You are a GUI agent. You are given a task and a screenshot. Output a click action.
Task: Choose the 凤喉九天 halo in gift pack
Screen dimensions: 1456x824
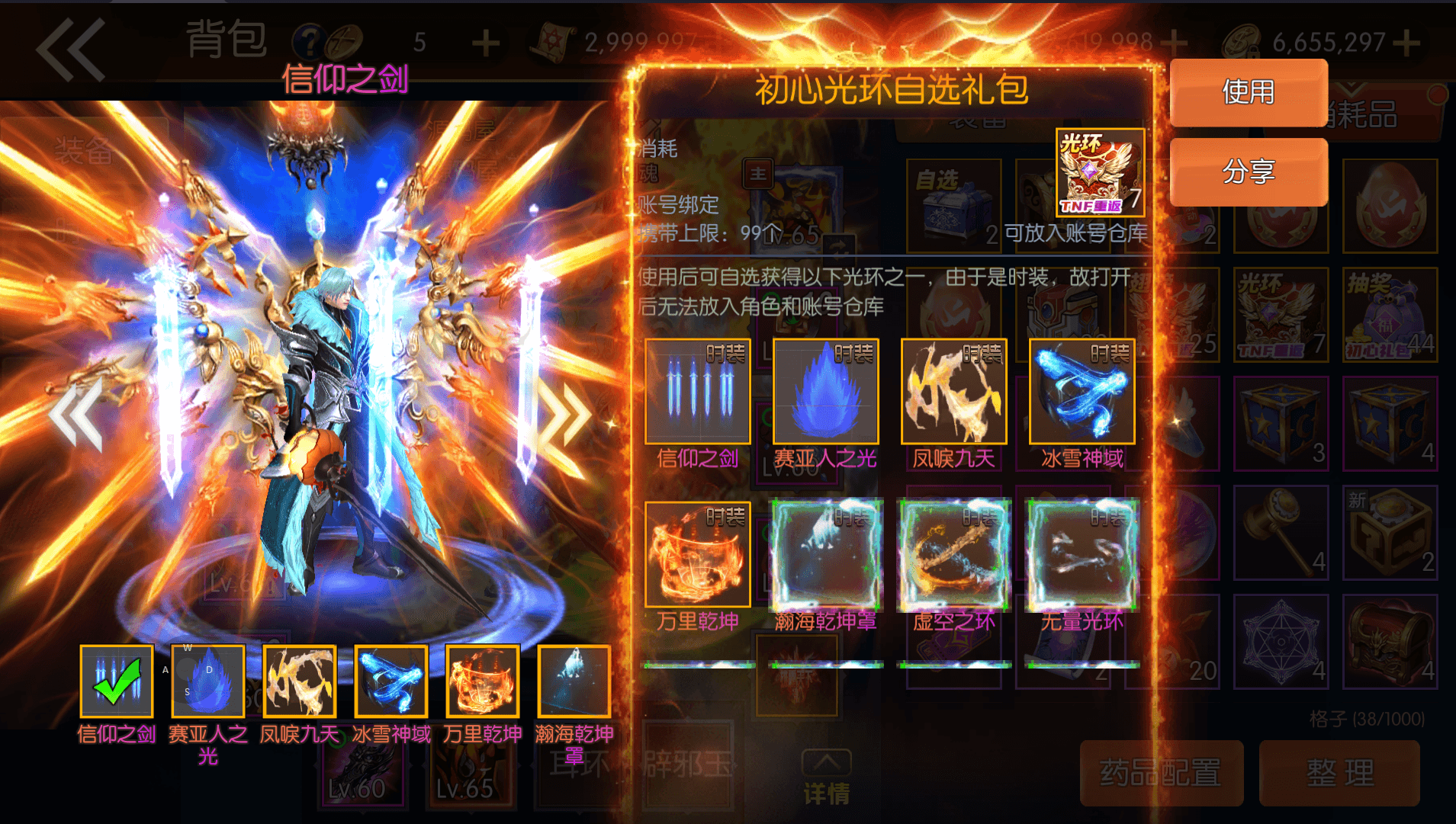pos(953,391)
